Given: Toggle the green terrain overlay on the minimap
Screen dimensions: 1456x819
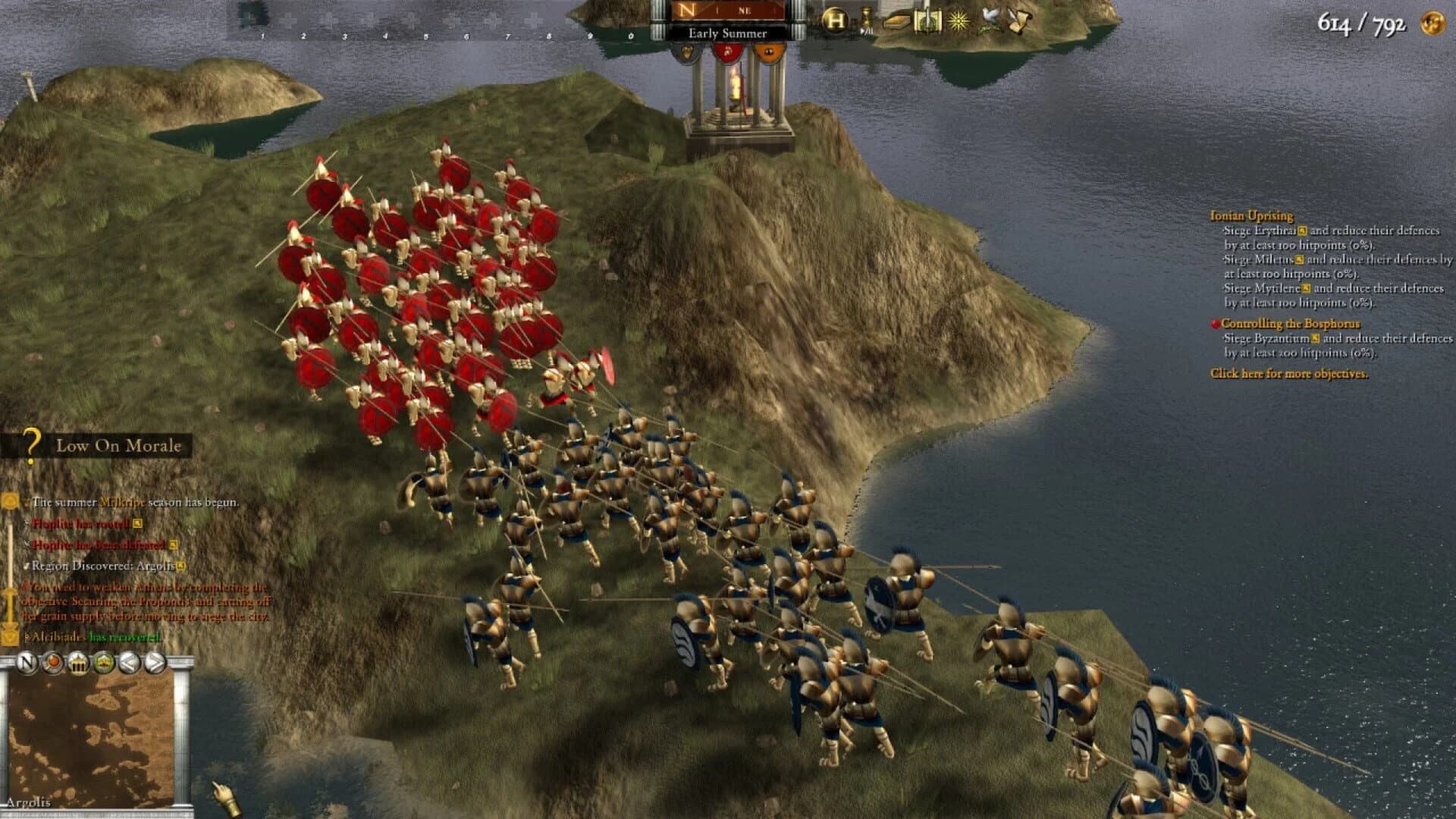Looking at the screenshot, I should (104, 662).
